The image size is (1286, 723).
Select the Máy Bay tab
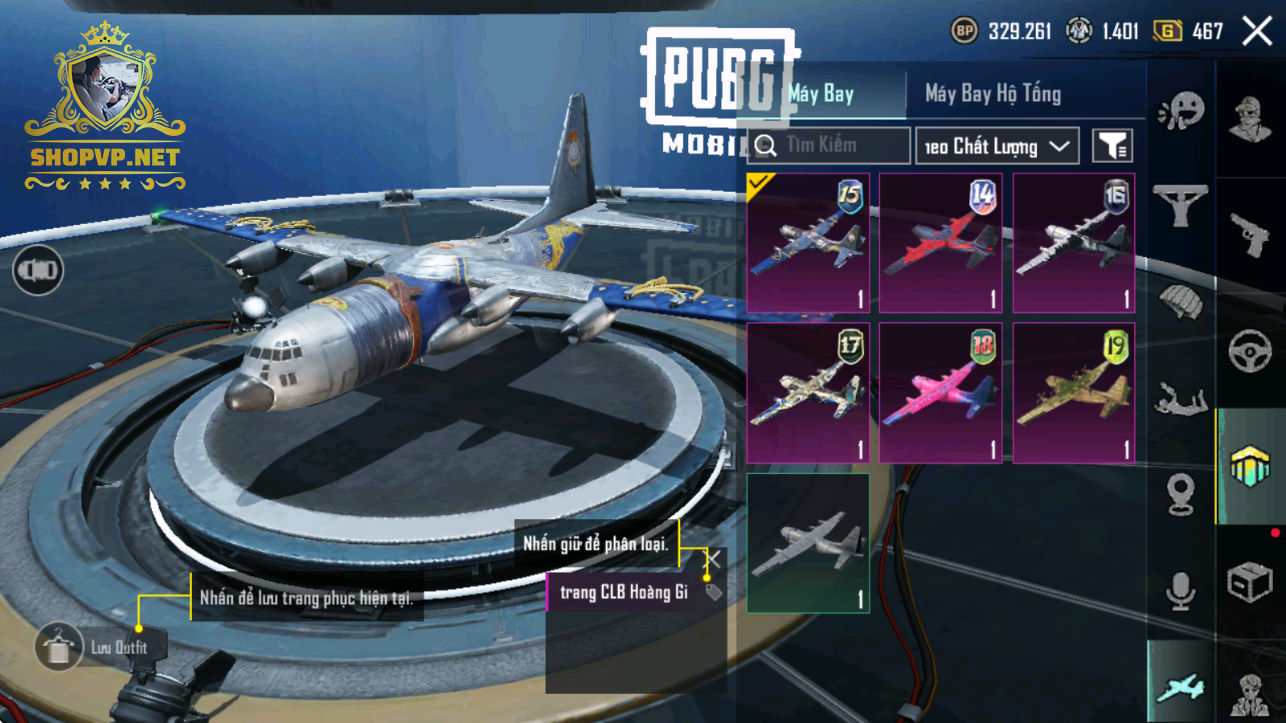tap(822, 94)
